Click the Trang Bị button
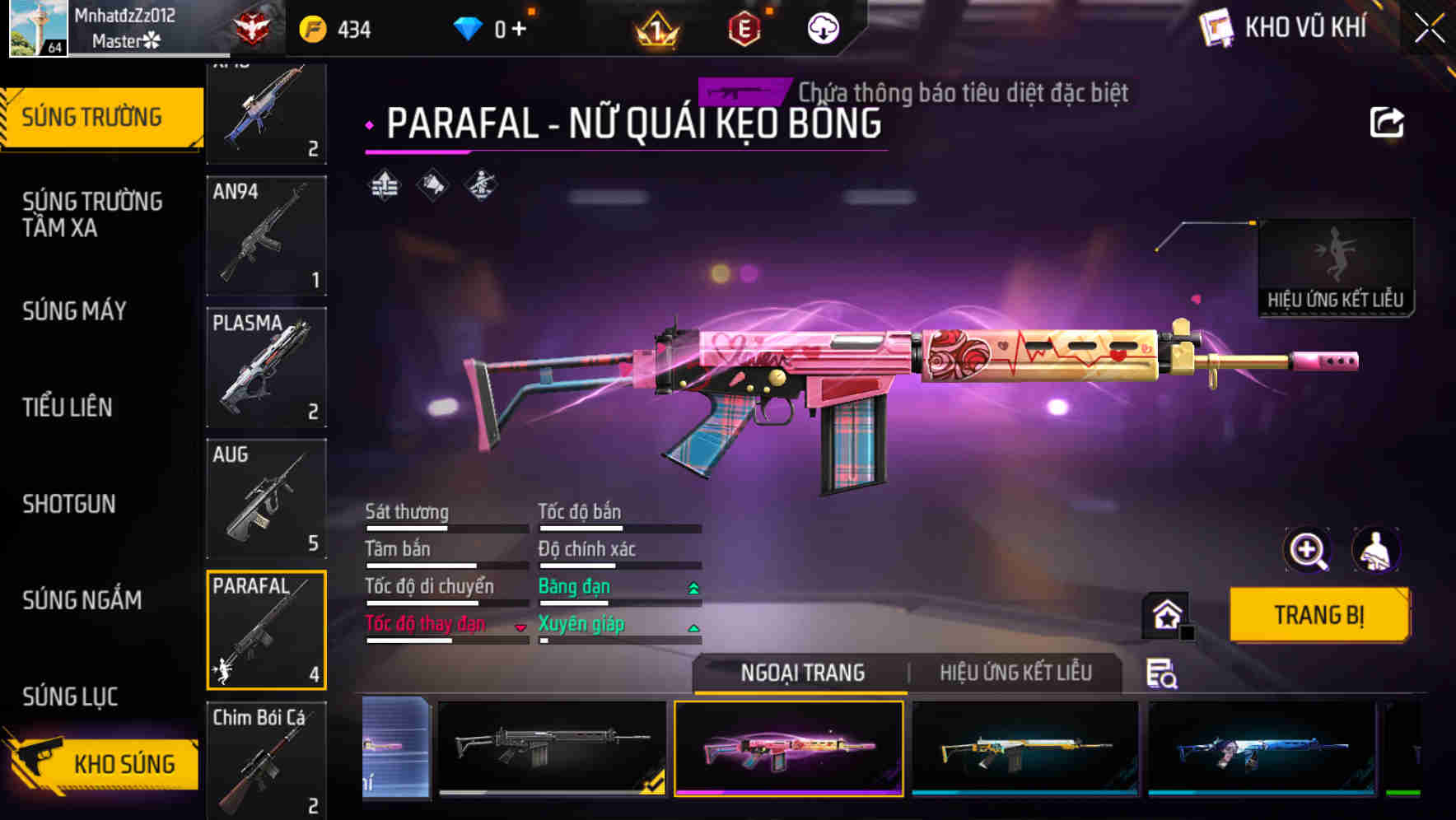The image size is (1456, 820). pyautogui.click(x=1318, y=614)
